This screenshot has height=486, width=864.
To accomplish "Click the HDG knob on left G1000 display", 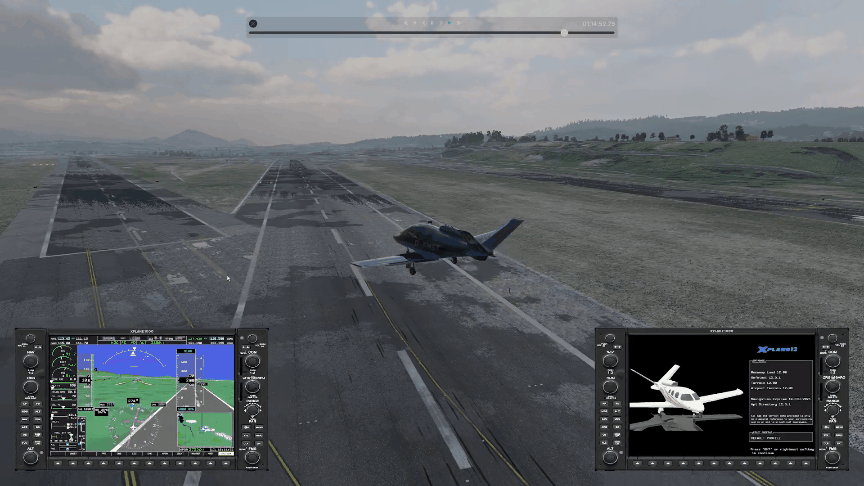I will (31, 386).
